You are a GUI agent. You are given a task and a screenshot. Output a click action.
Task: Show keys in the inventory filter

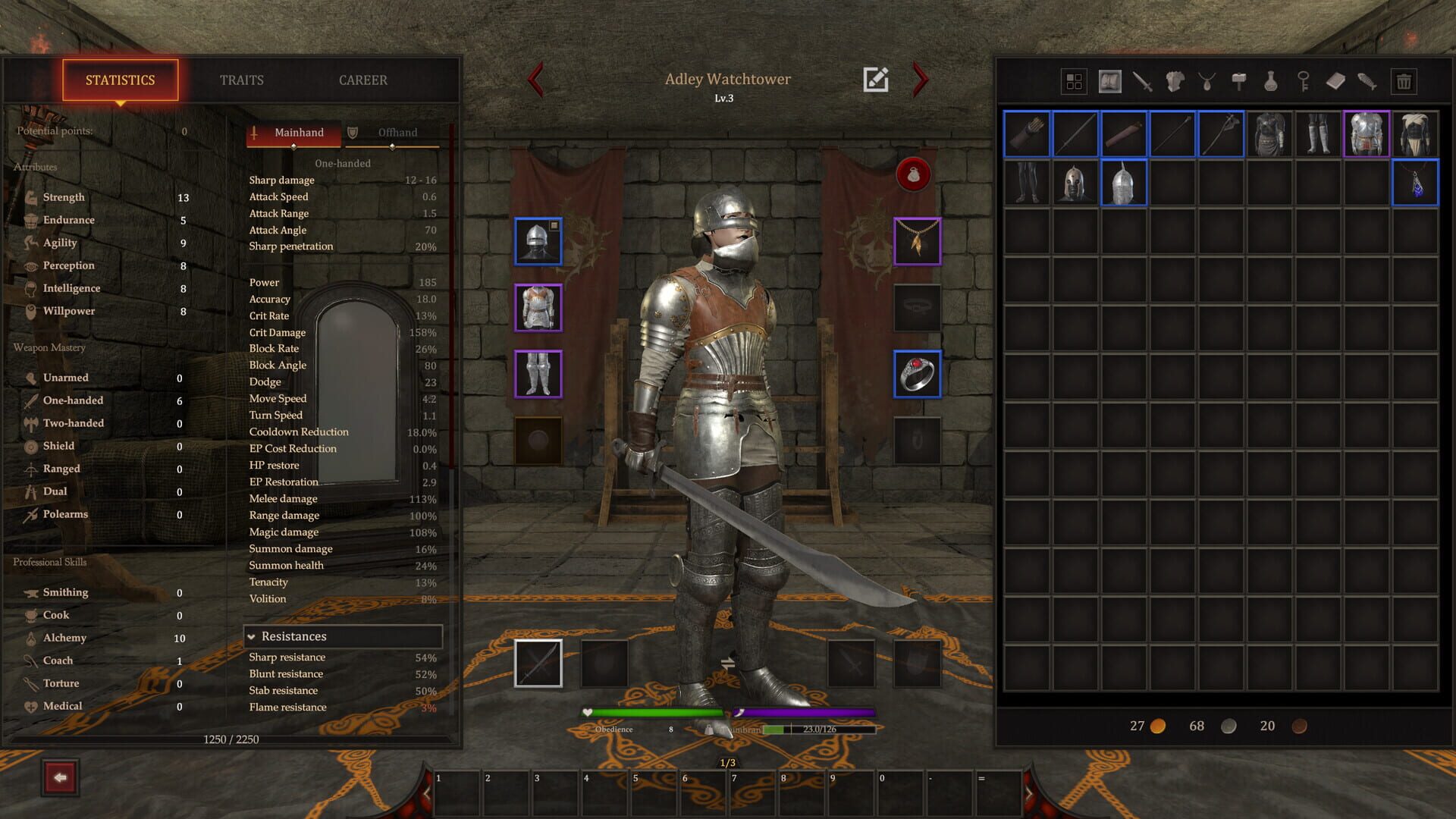click(x=1304, y=81)
